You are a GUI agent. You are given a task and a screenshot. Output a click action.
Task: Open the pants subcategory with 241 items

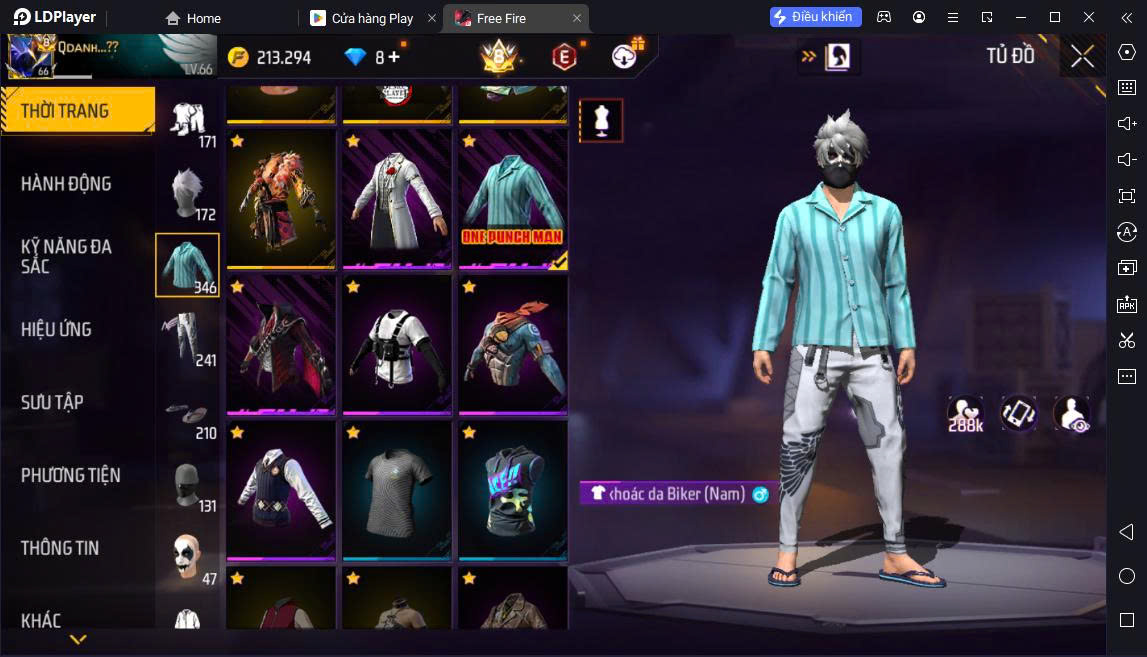pyautogui.click(x=187, y=338)
